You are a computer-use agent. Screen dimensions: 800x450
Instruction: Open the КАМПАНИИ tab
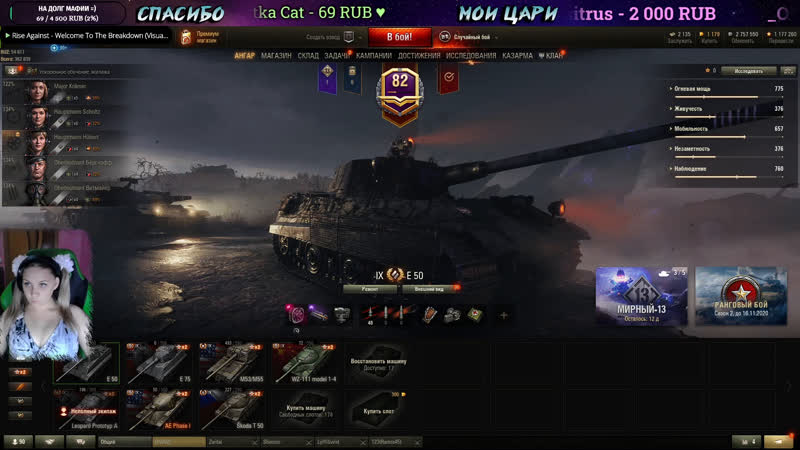pyautogui.click(x=374, y=56)
